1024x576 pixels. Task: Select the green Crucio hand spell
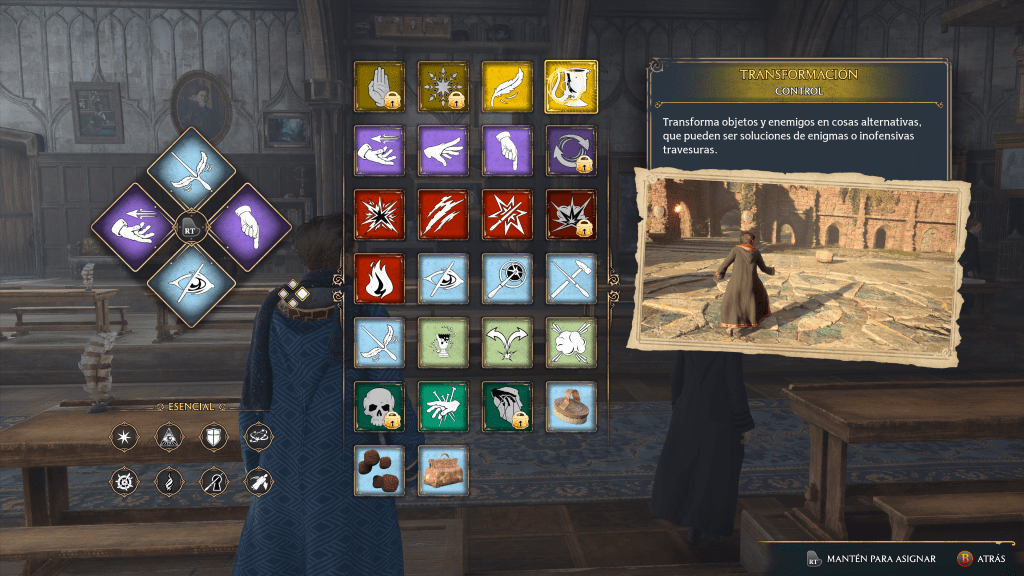(443, 406)
